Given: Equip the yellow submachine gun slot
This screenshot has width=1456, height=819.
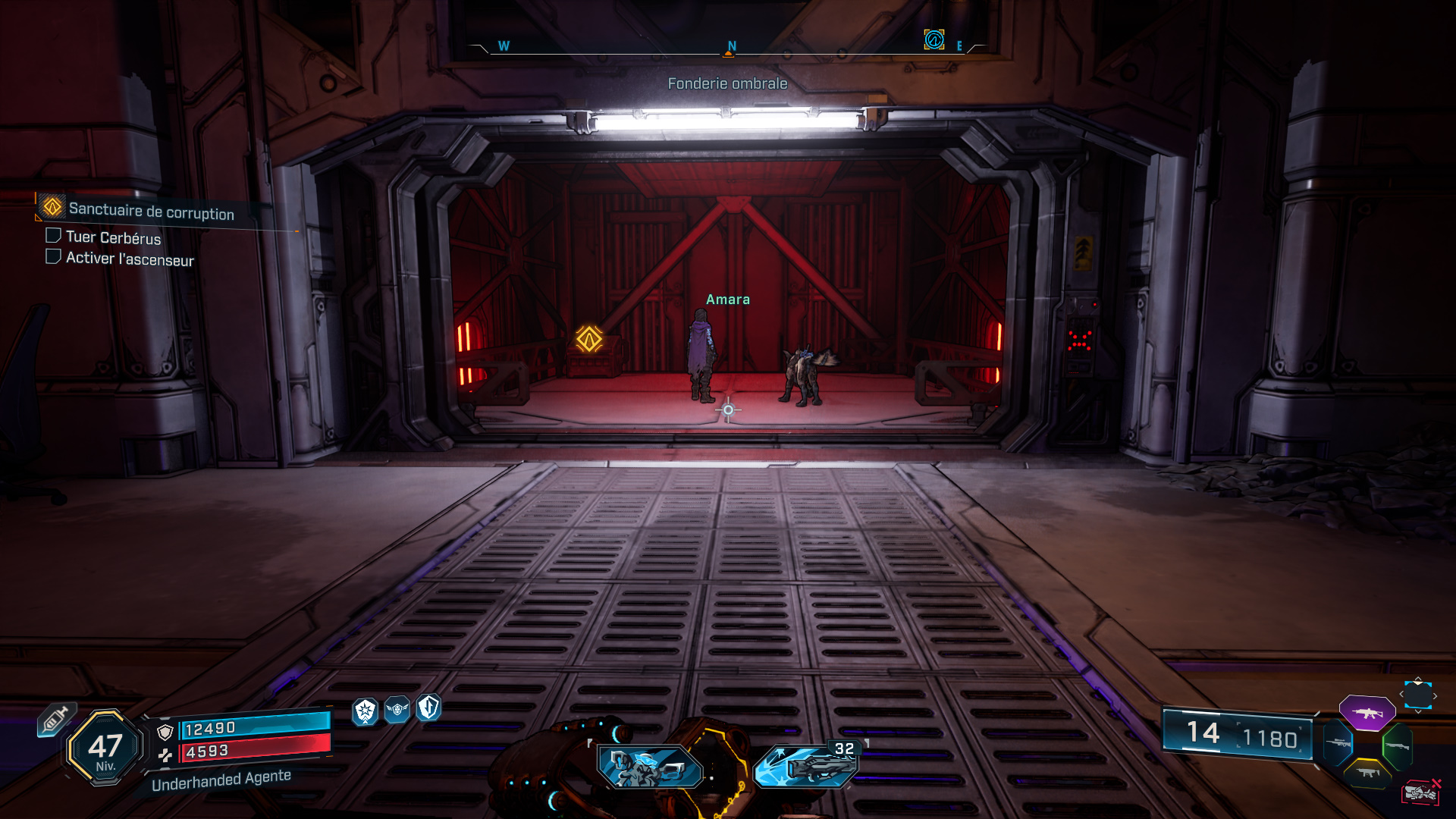Looking at the screenshot, I should [x=1367, y=773].
